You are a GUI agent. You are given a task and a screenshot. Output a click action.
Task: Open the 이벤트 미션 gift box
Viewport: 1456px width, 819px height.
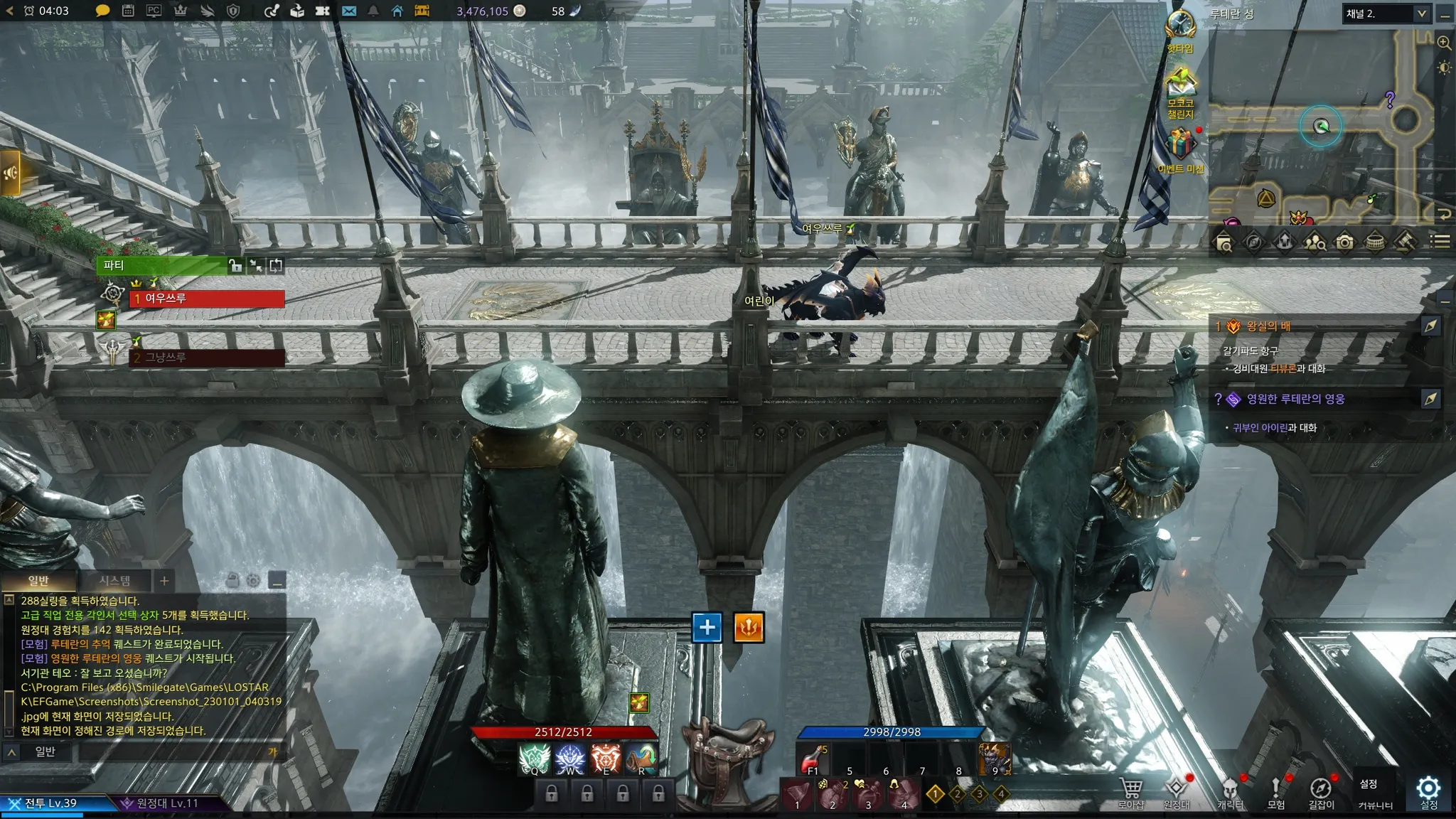tap(1180, 146)
